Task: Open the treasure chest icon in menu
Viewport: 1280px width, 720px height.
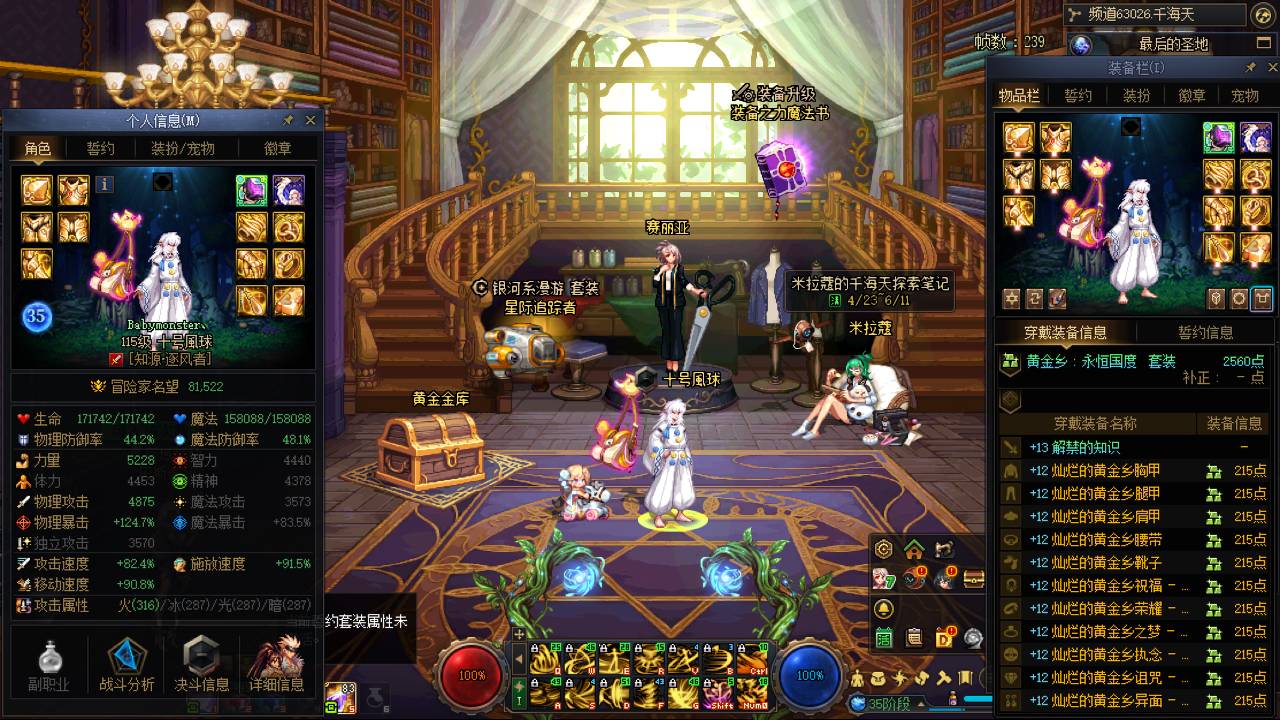Action: 973,578
